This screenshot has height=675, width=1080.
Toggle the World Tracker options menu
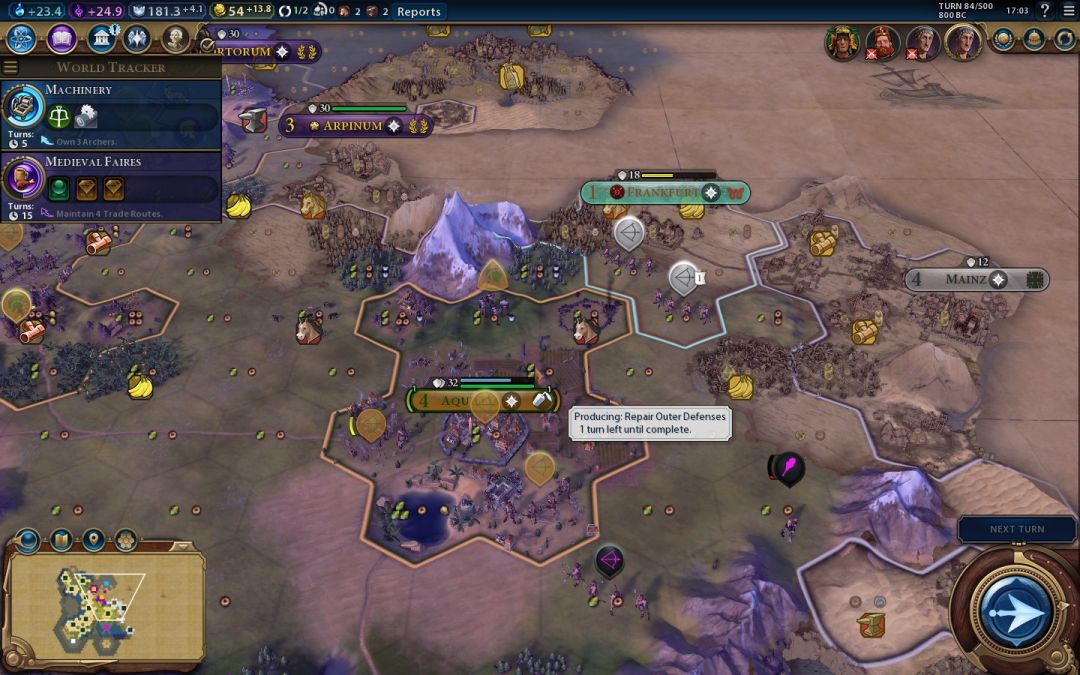point(11,67)
